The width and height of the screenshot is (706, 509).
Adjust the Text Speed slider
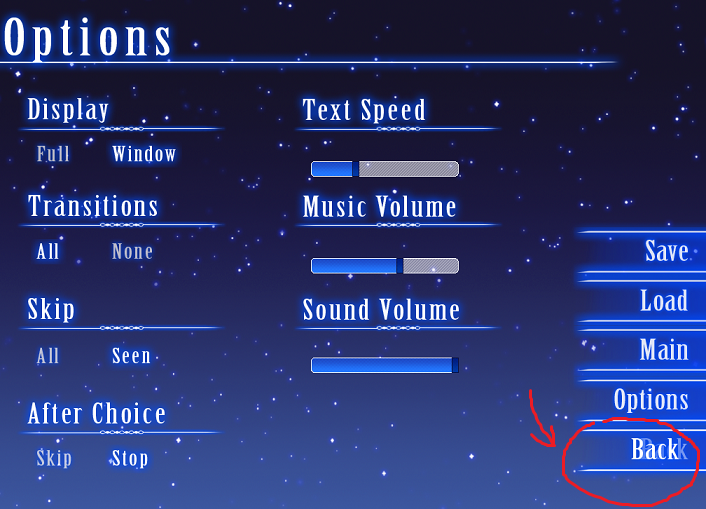pos(385,169)
